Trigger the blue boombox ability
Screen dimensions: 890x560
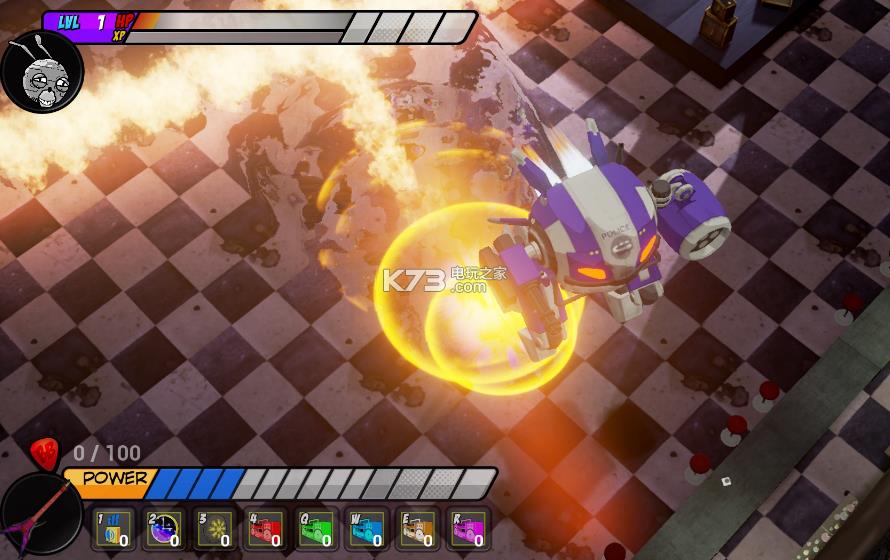click(x=367, y=529)
